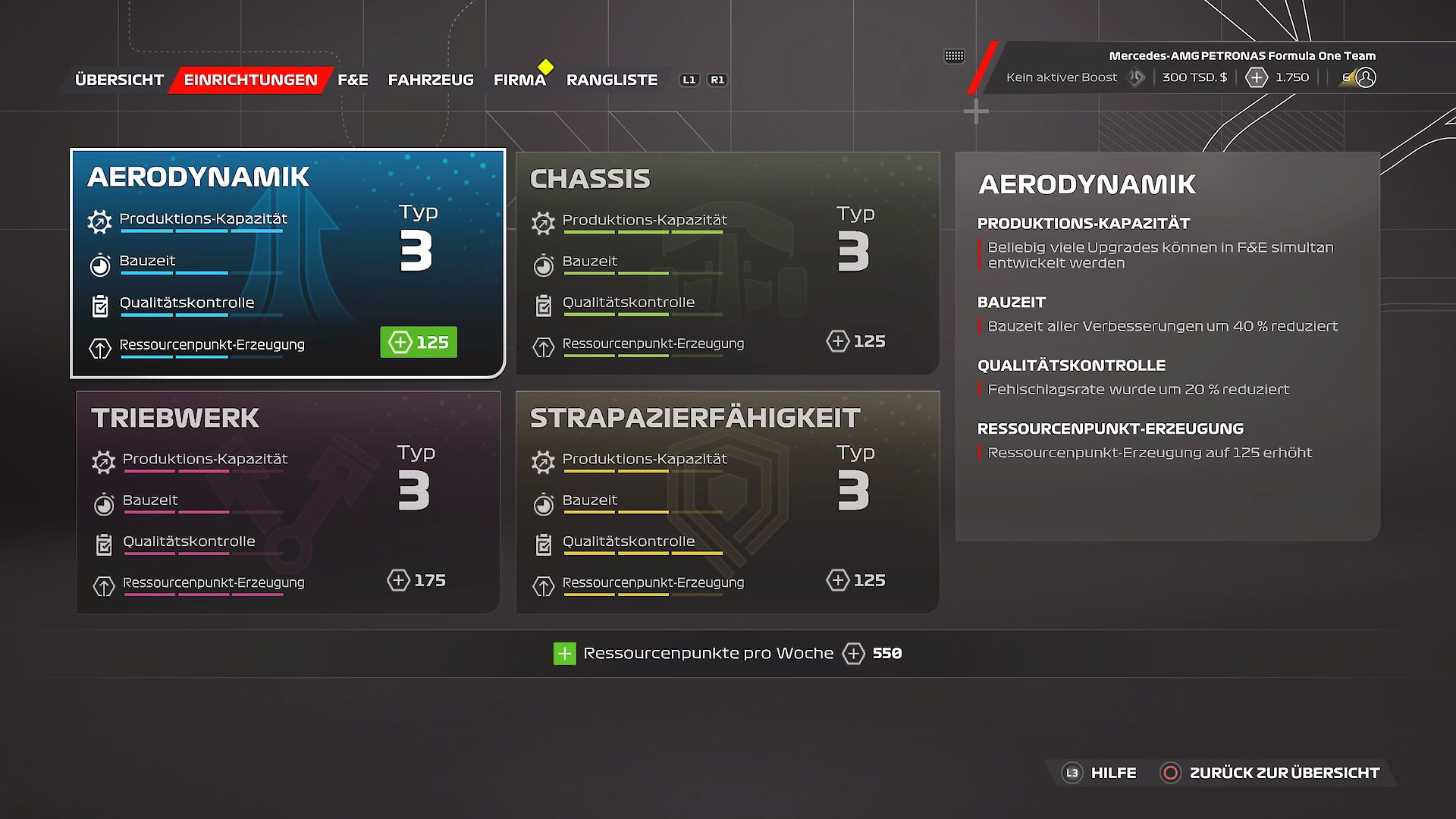The height and width of the screenshot is (819, 1456).
Task: Show the RANGLISTE tab
Action: pos(611,80)
